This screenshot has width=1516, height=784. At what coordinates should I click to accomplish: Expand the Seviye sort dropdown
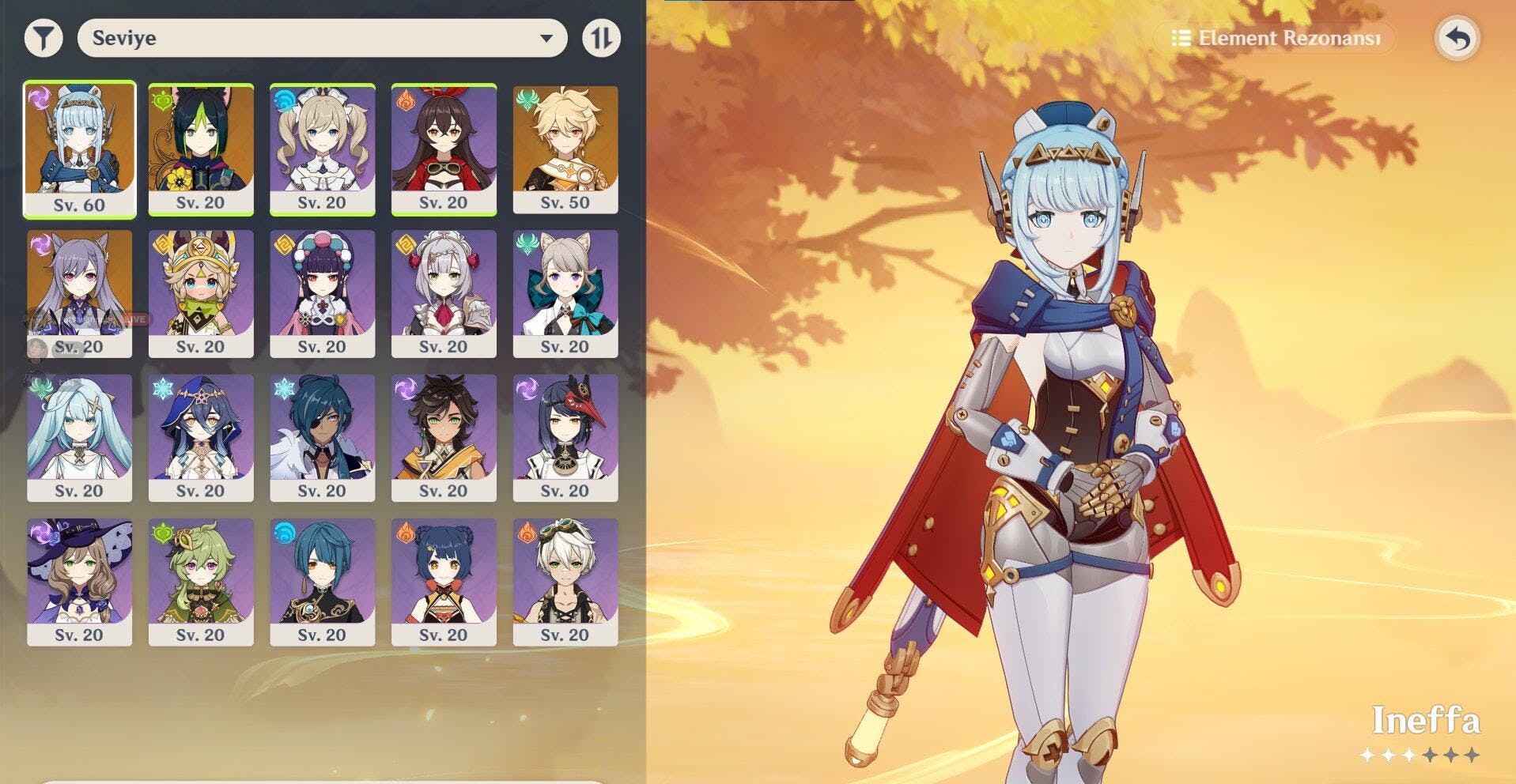click(x=322, y=38)
